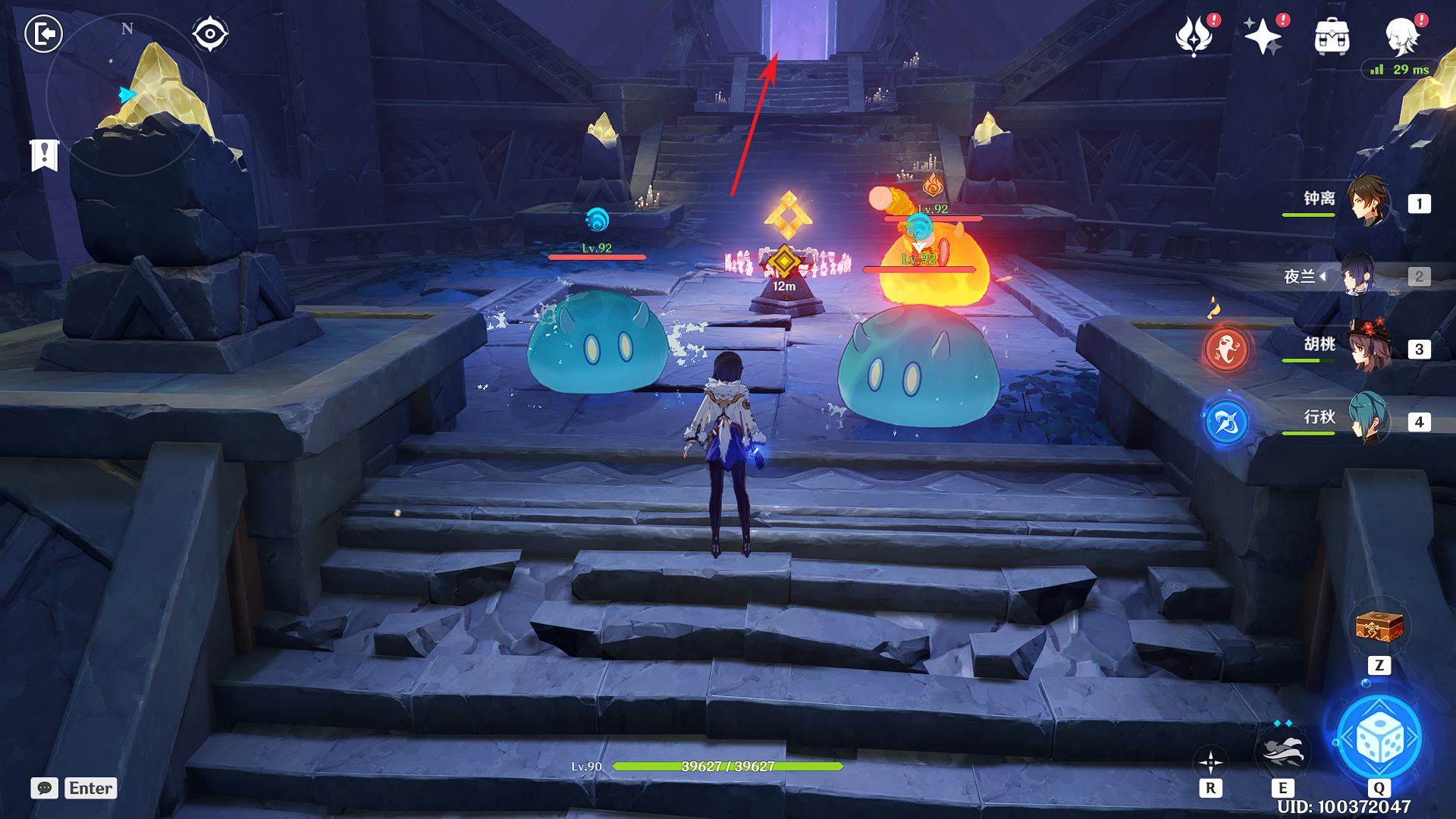Open the chat speech bubble
Viewport: 1456px width, 819px height.
pos(44,788)
